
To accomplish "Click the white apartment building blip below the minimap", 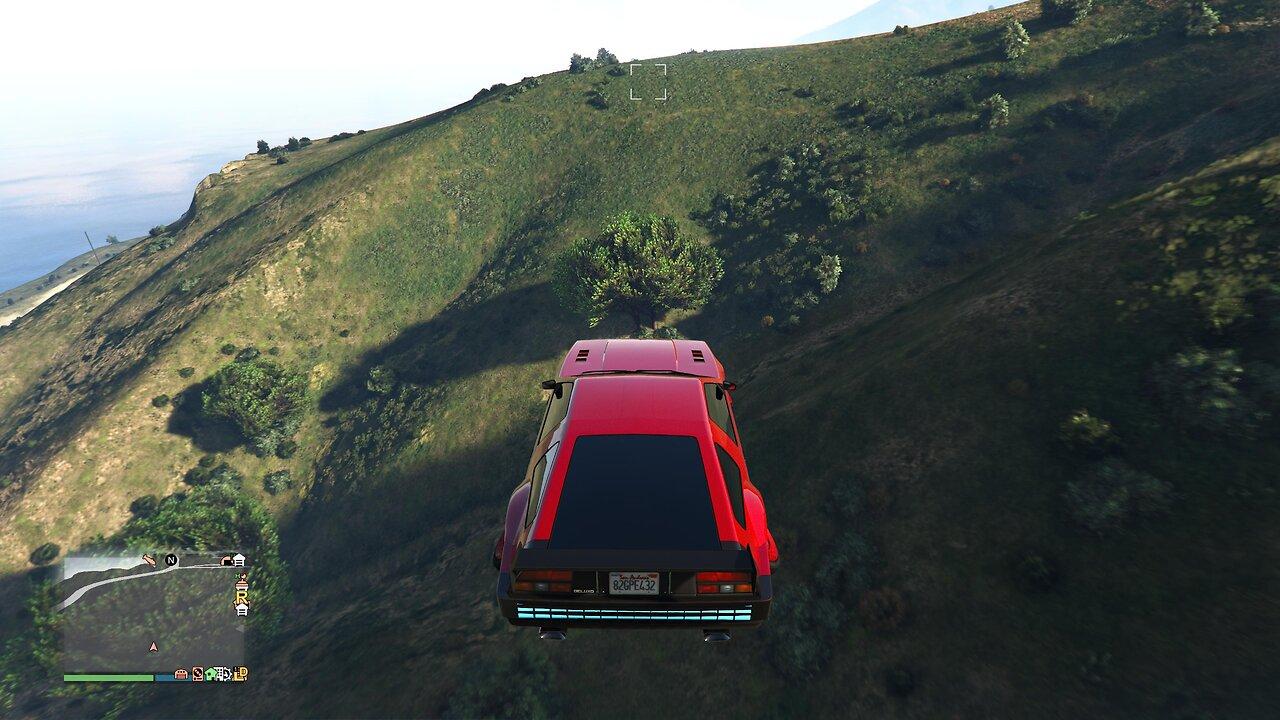I will coord(219,674).
